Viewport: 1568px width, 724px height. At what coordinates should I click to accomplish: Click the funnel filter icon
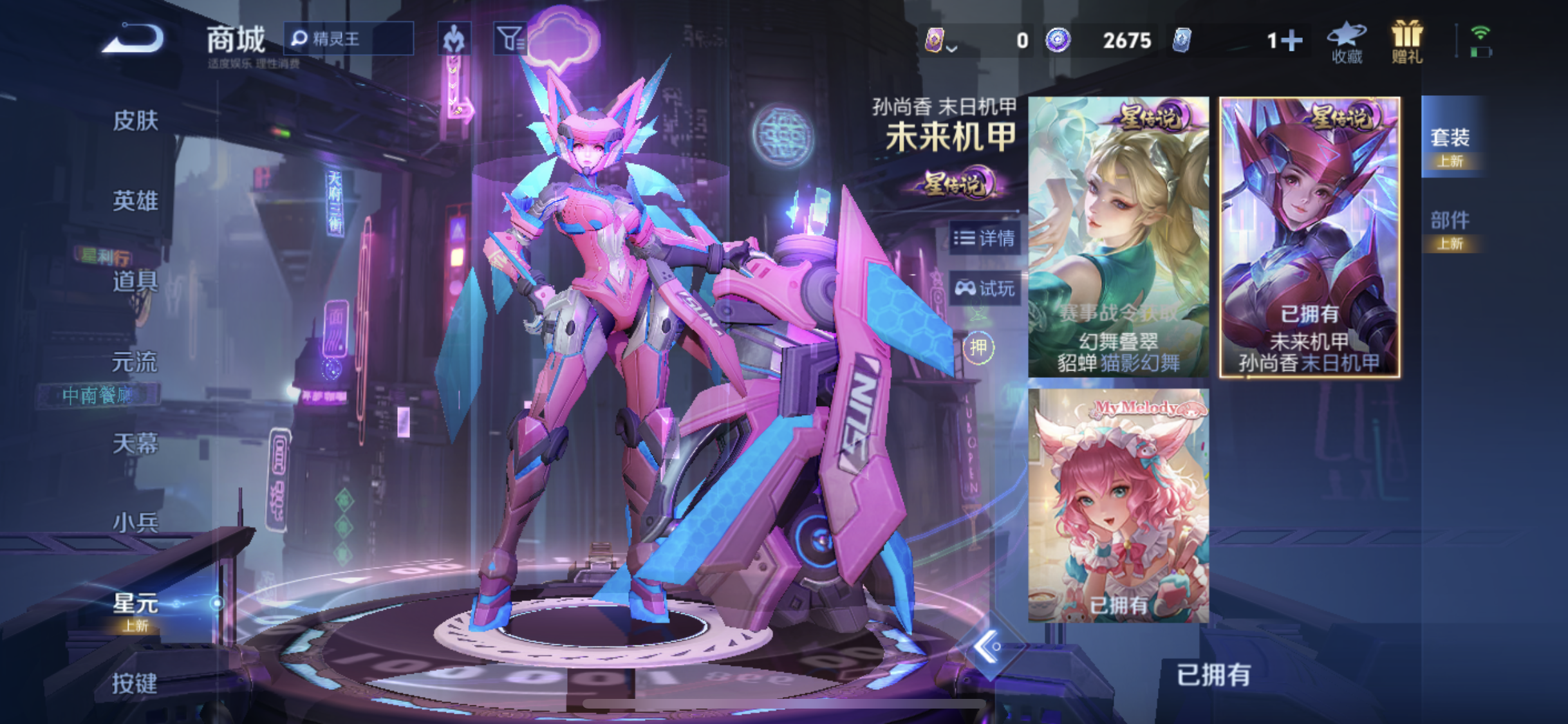pyautogui.click(x=508, y=37)
